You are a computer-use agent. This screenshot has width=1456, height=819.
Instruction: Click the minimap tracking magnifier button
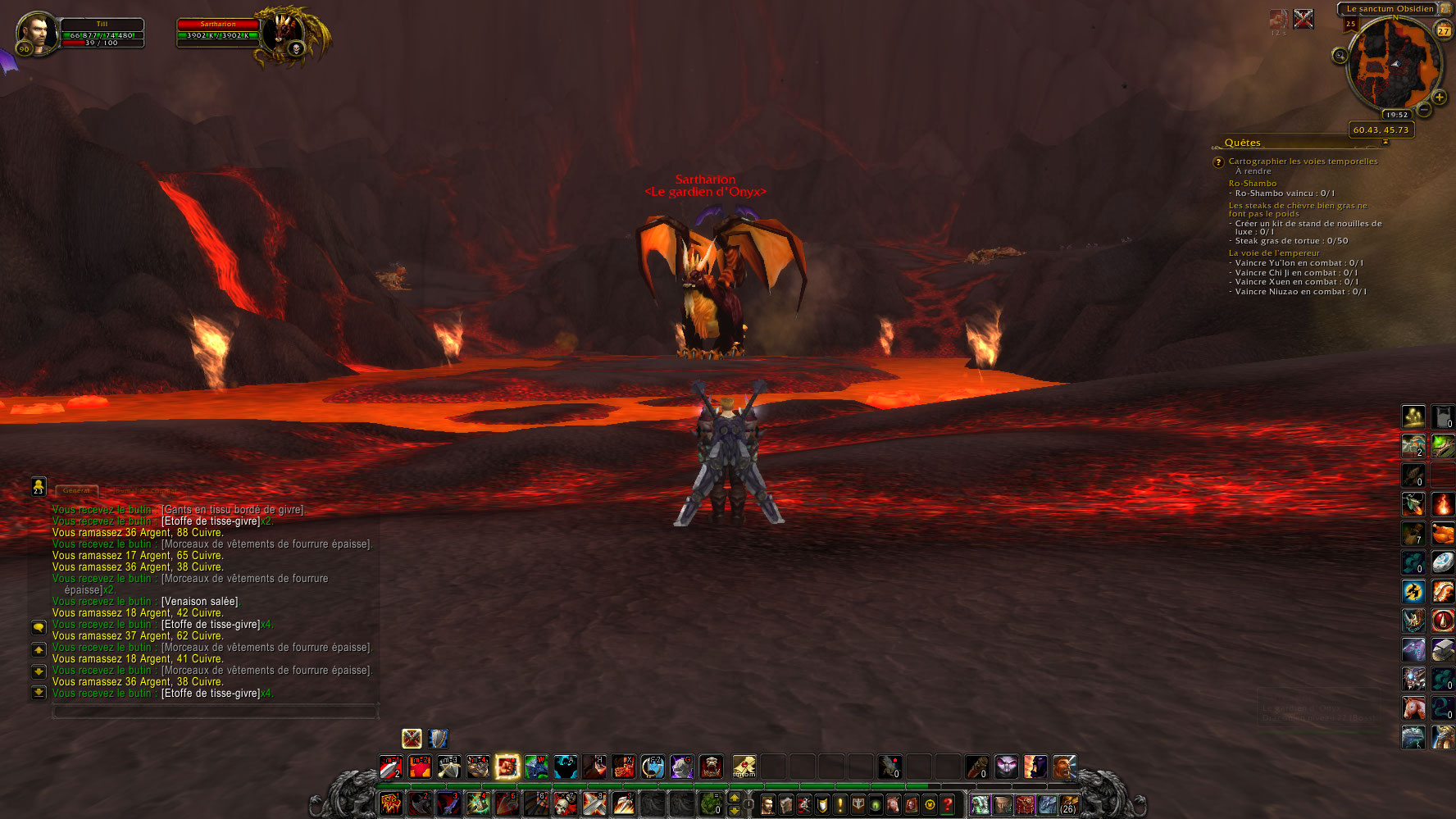pos(1340,56)
